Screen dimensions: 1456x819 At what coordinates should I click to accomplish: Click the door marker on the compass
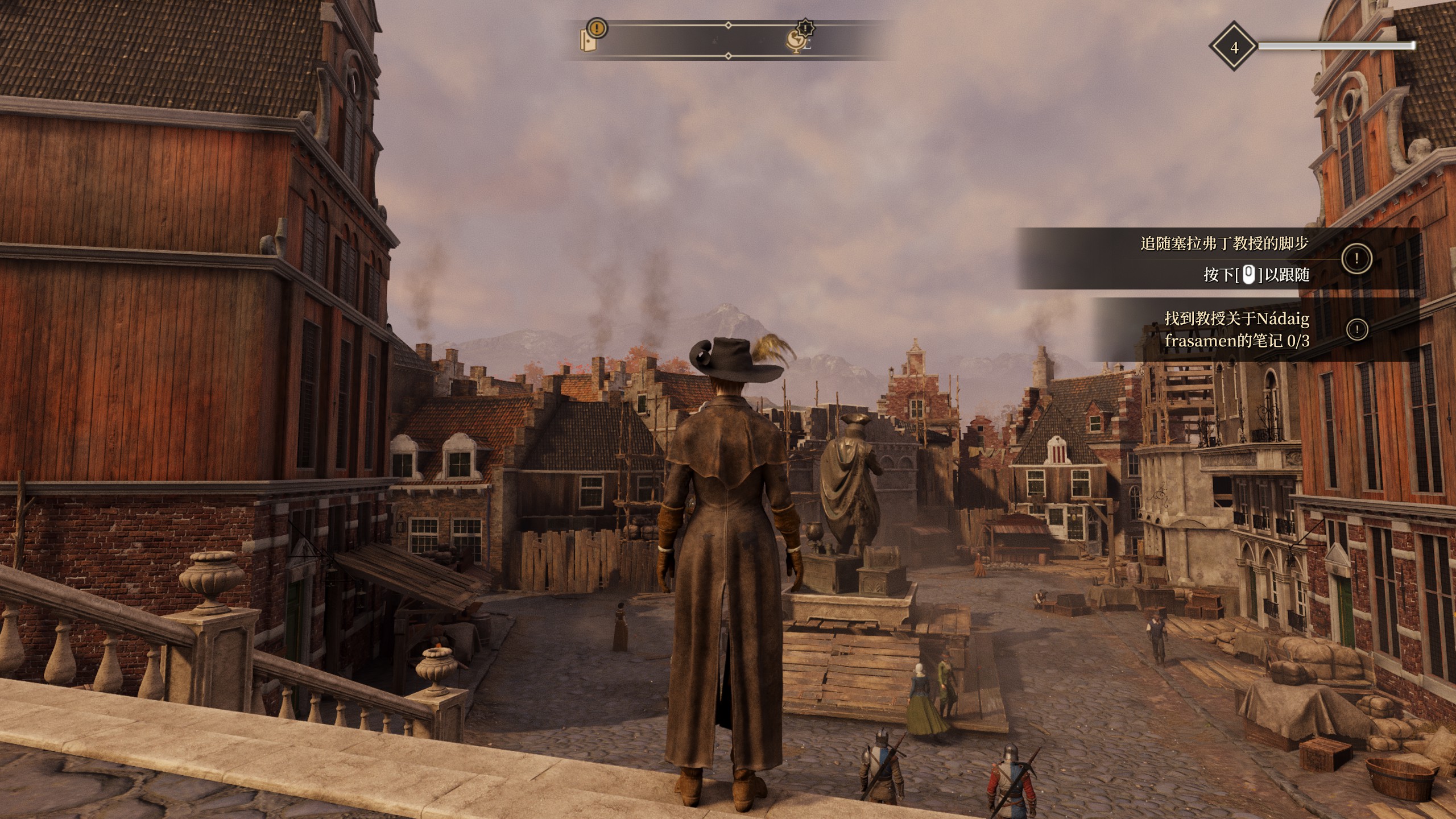point(588,40)
